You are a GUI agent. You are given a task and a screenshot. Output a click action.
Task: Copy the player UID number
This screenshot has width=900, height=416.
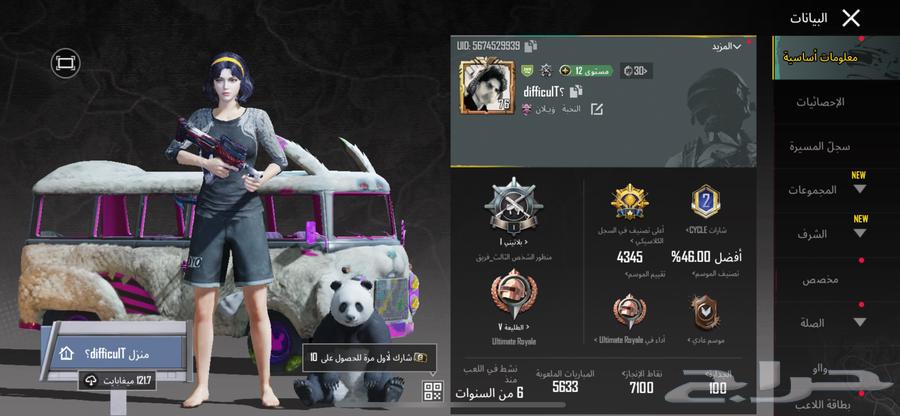(x=531, y=46)
